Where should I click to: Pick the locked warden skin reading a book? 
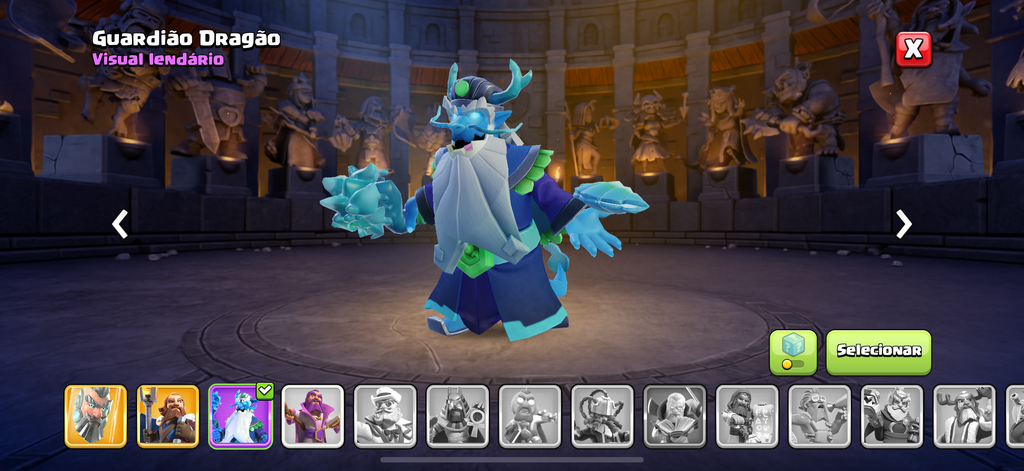point(675,416)
